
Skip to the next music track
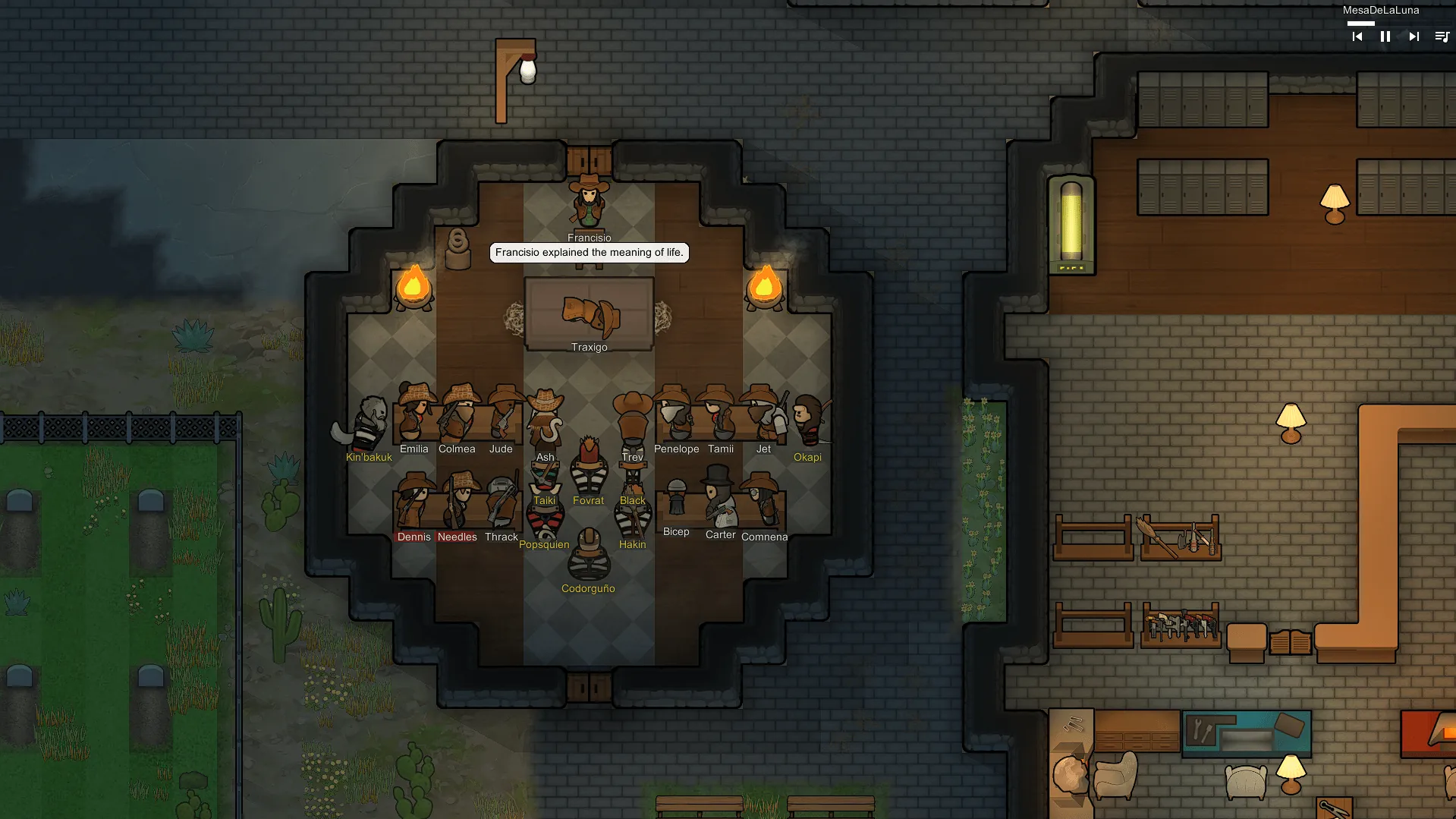(1414, 36)
